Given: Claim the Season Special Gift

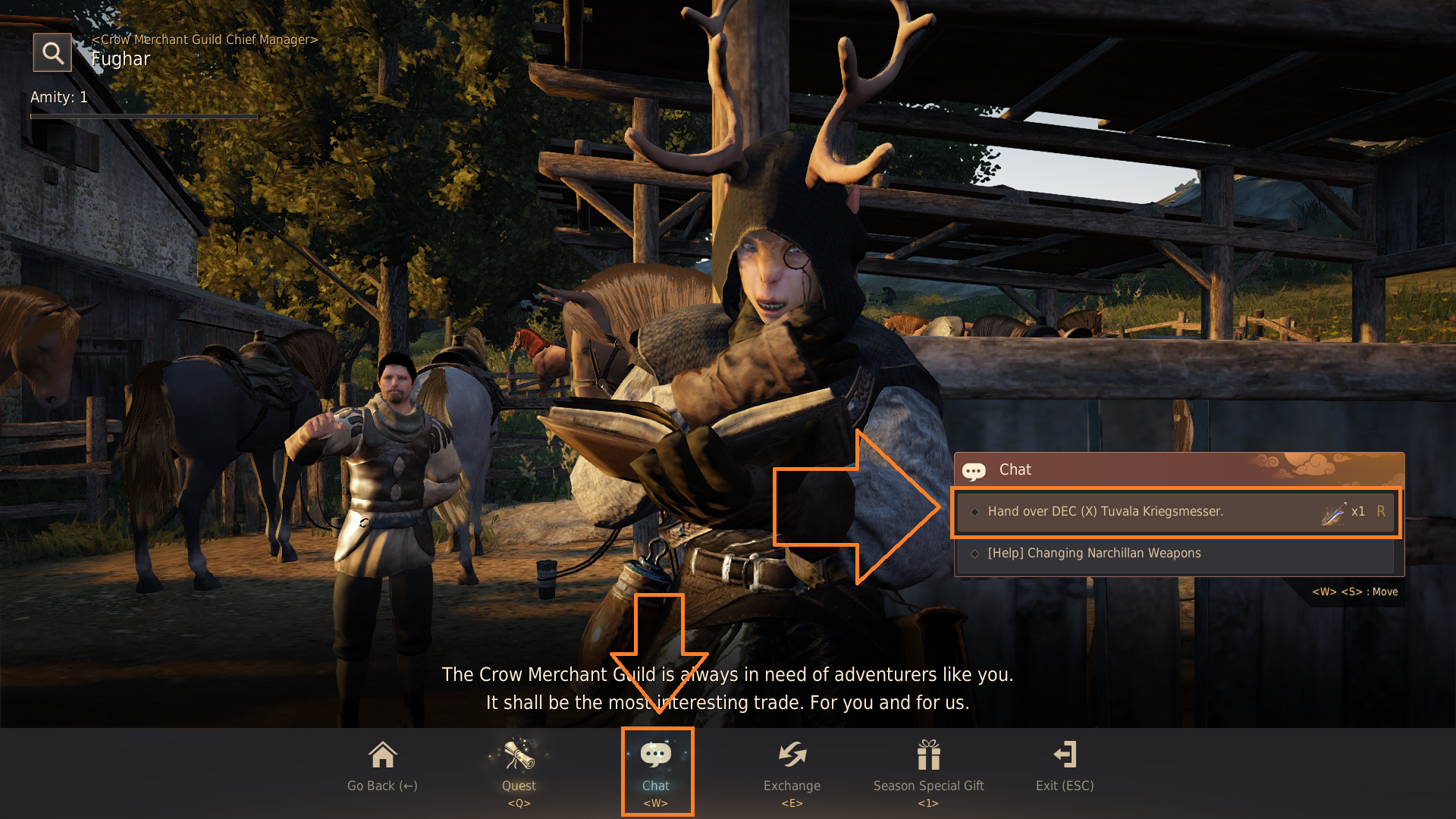Looking at the screenshot, I should 928,767.
